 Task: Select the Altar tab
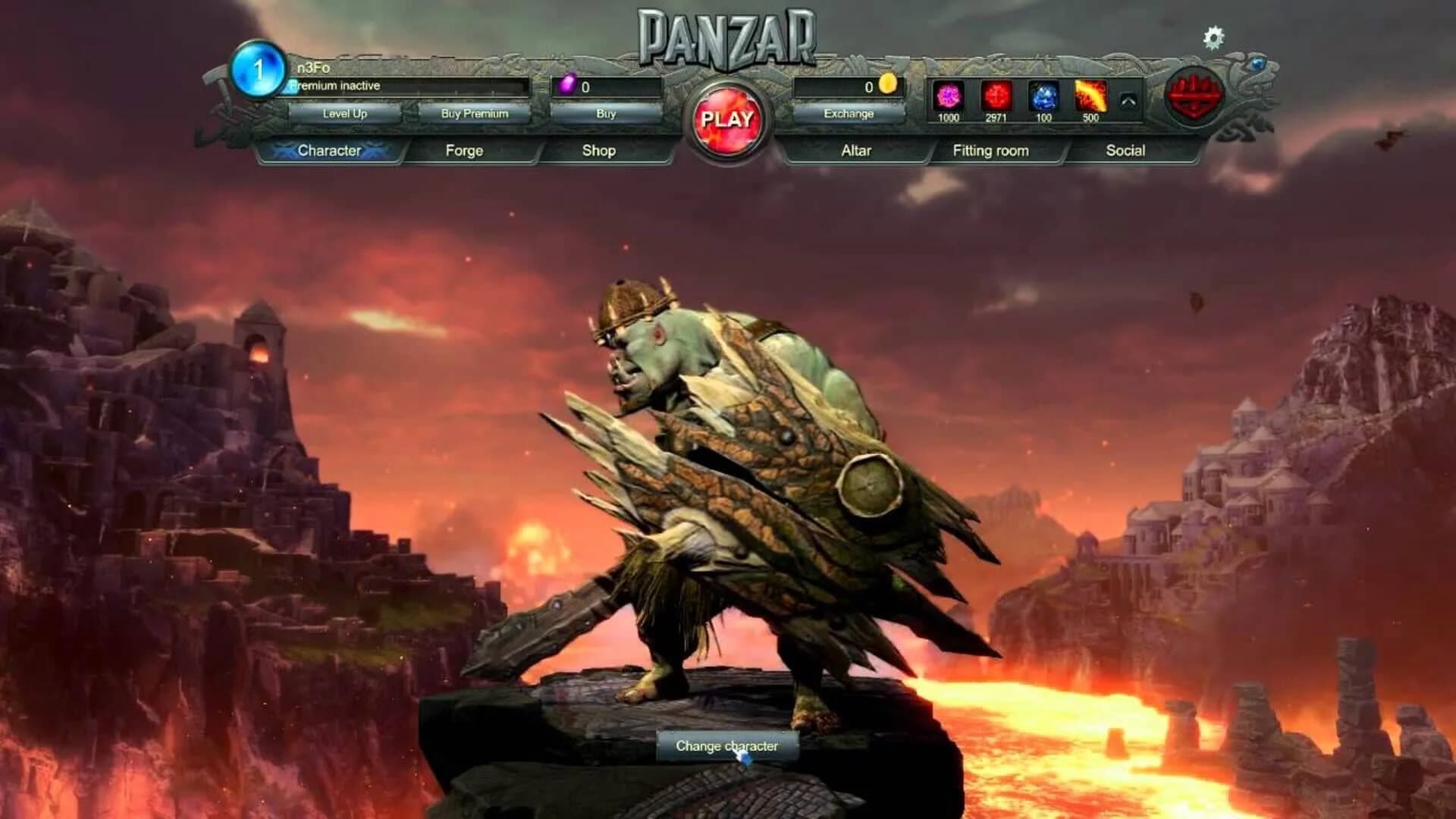pyautogui.click(x=858, y=150)
